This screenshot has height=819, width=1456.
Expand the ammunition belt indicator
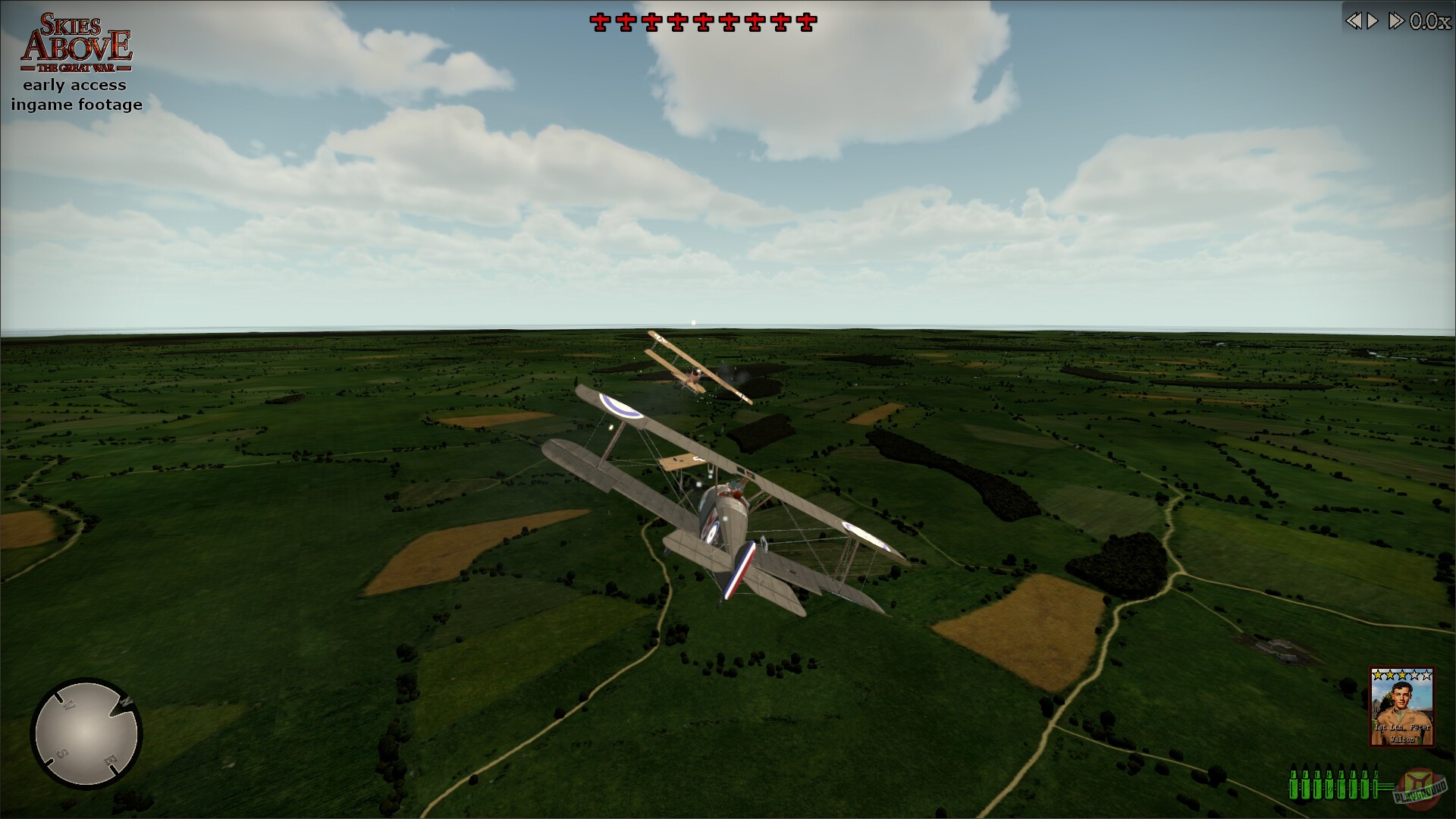pyautogui.click(x=1335, y=784)
